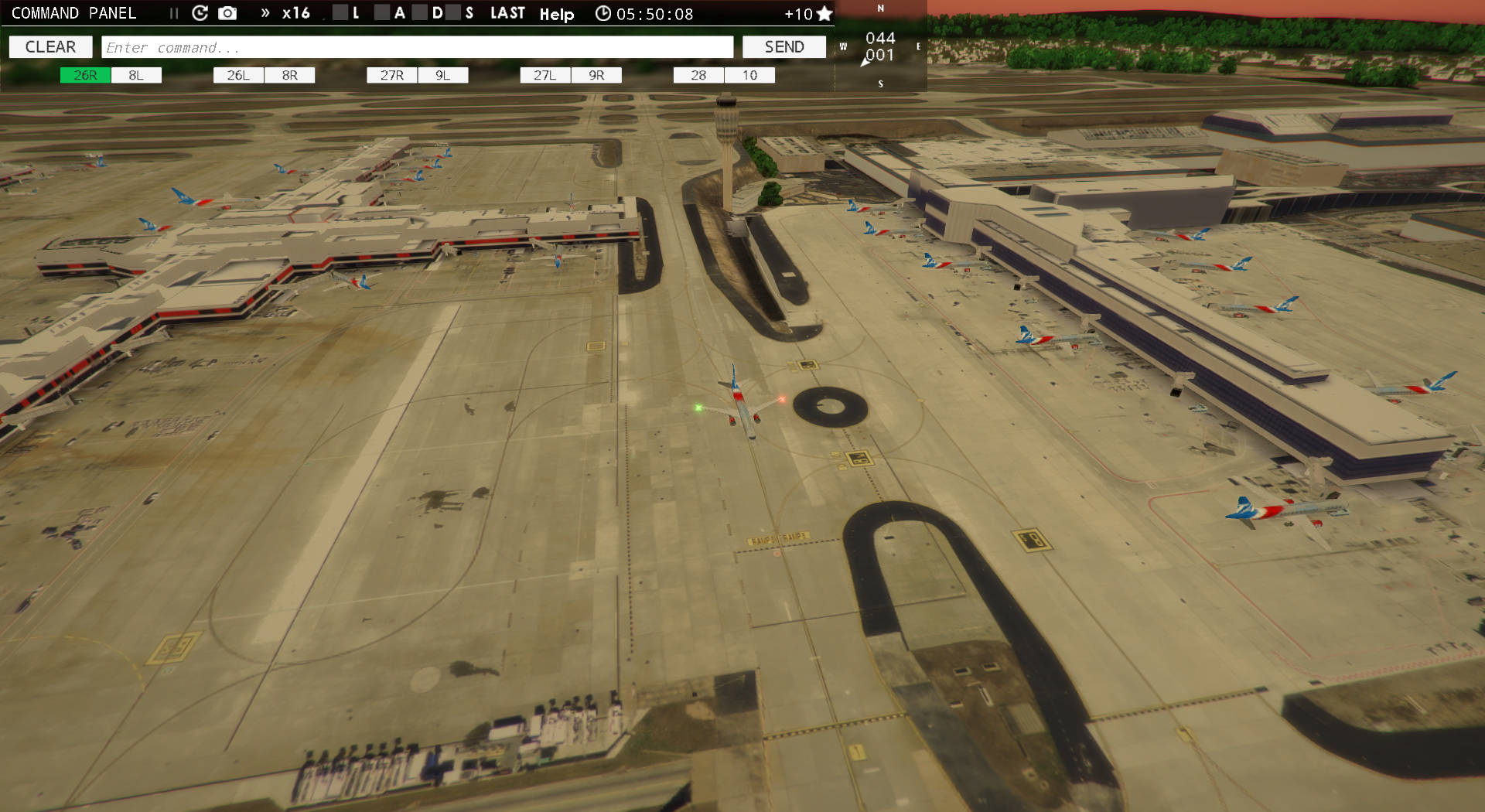This screenshot has width=1485, height=812.
Task: Click the fast-forward speed chevrons
Action: point(266,13)
